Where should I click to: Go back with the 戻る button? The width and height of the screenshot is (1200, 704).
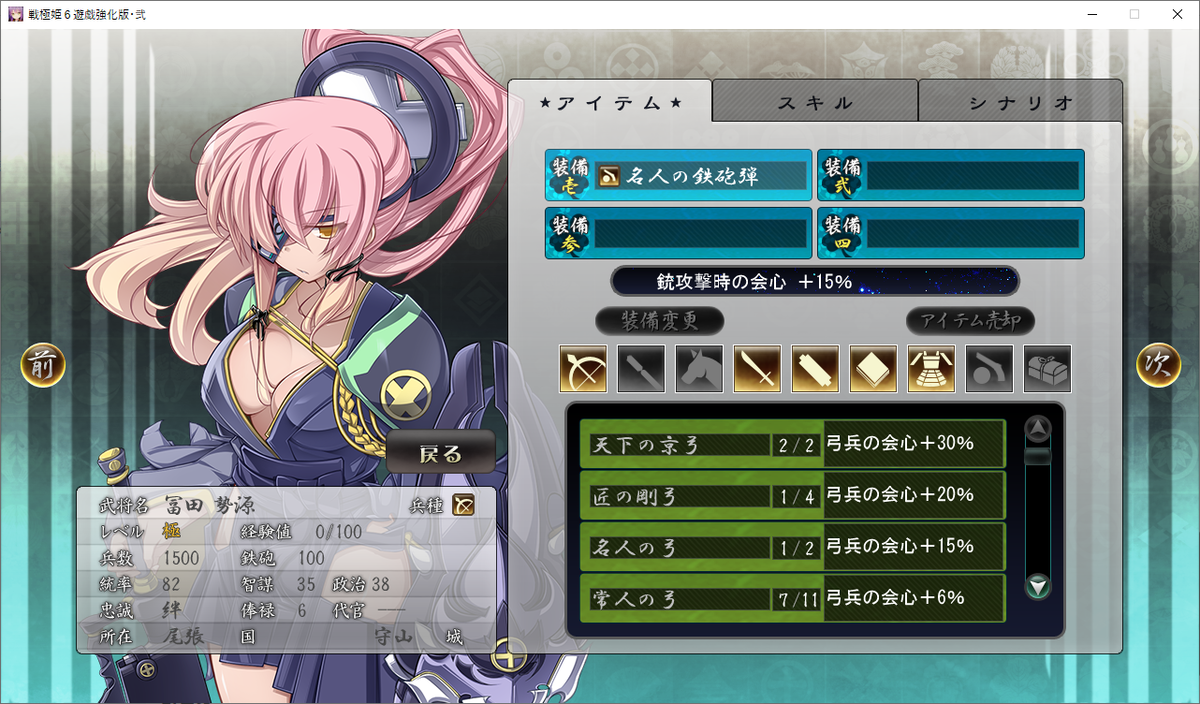(441, 454)
